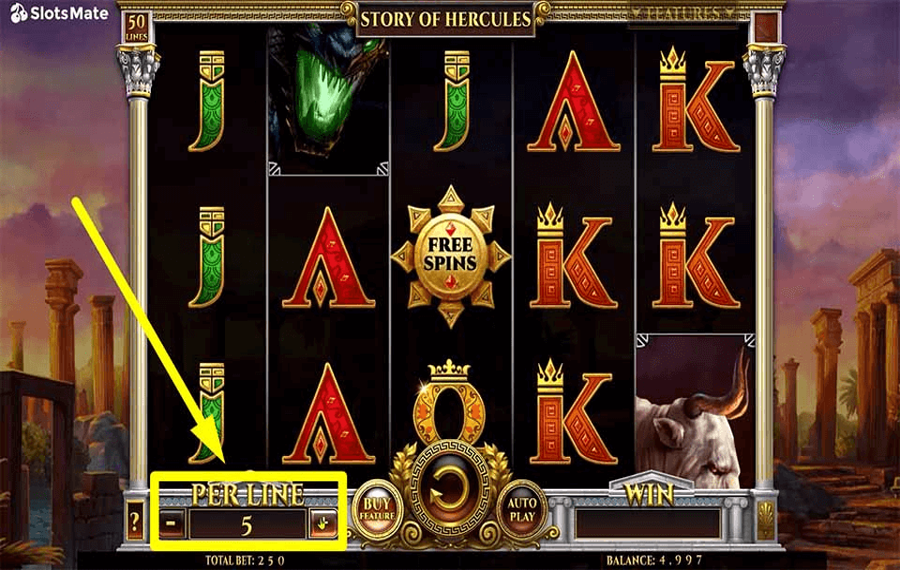Click the red square button top right

point(766,27)
